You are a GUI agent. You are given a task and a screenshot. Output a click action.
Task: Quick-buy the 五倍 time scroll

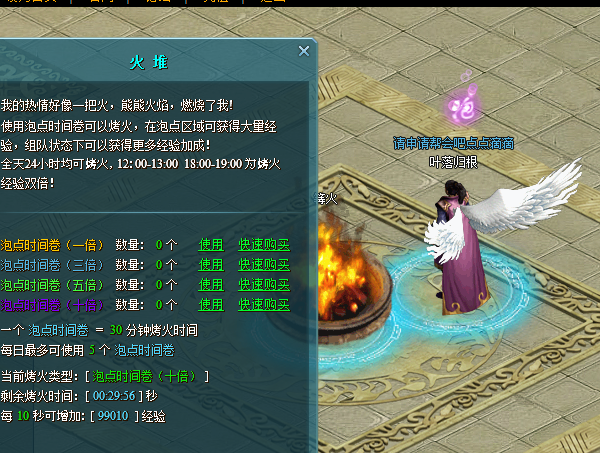point(263,284)
